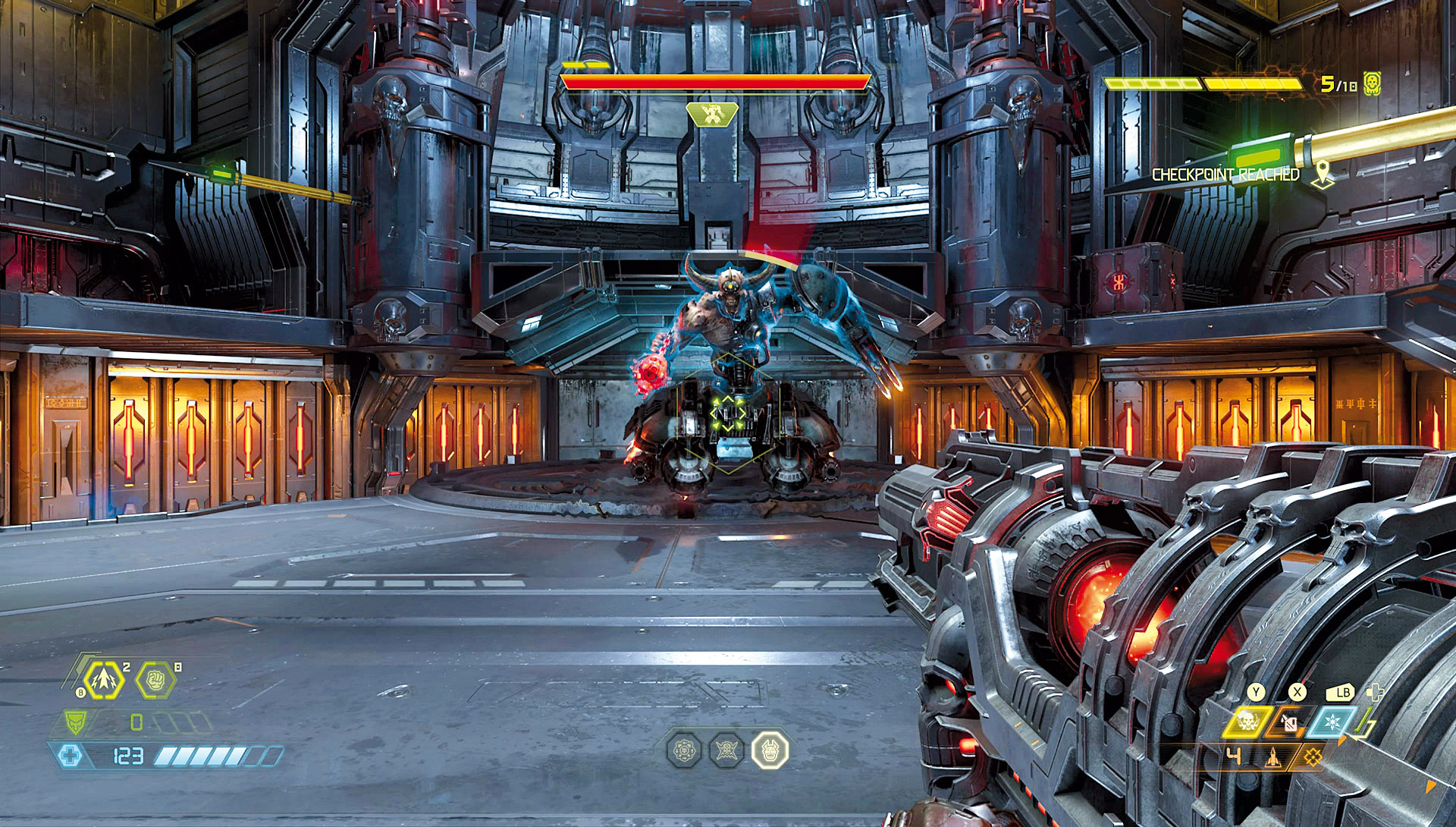This screenshot has width=1456, height=827.
Task: Select the orange weapon mod icon
Action: 1312,756
